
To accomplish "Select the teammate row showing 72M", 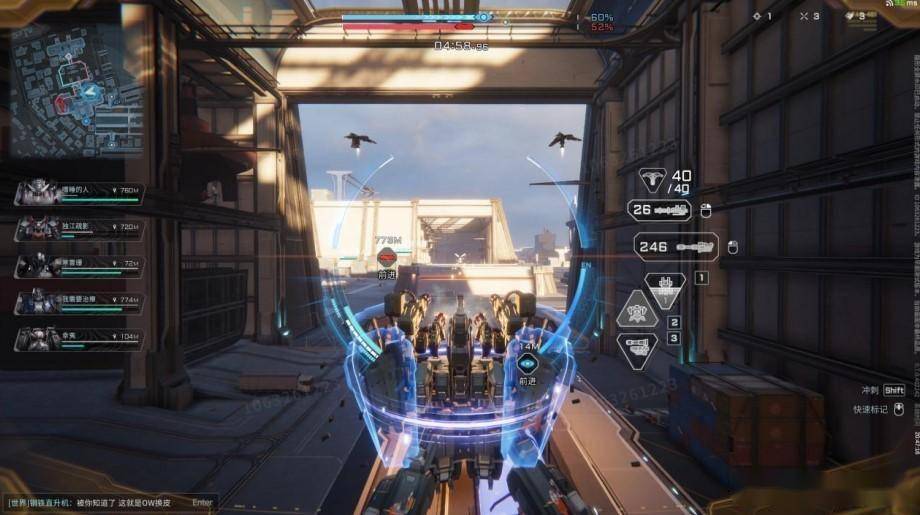I will click(78, 264).
